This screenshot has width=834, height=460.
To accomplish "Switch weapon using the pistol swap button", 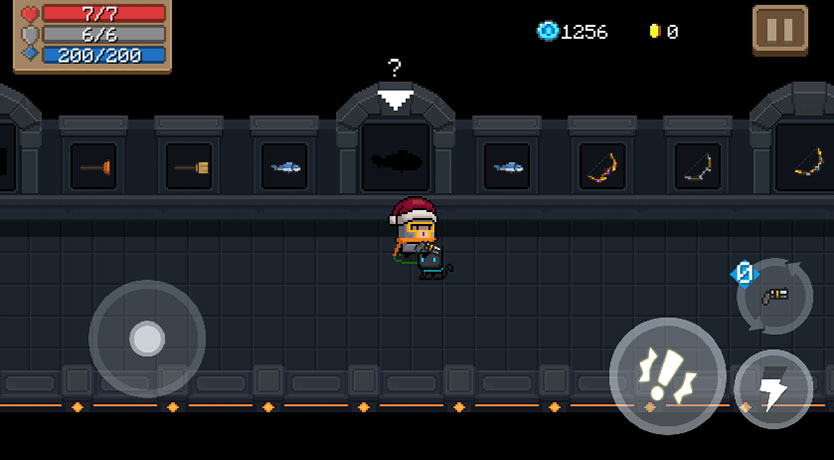I will [x=775, y=296].
